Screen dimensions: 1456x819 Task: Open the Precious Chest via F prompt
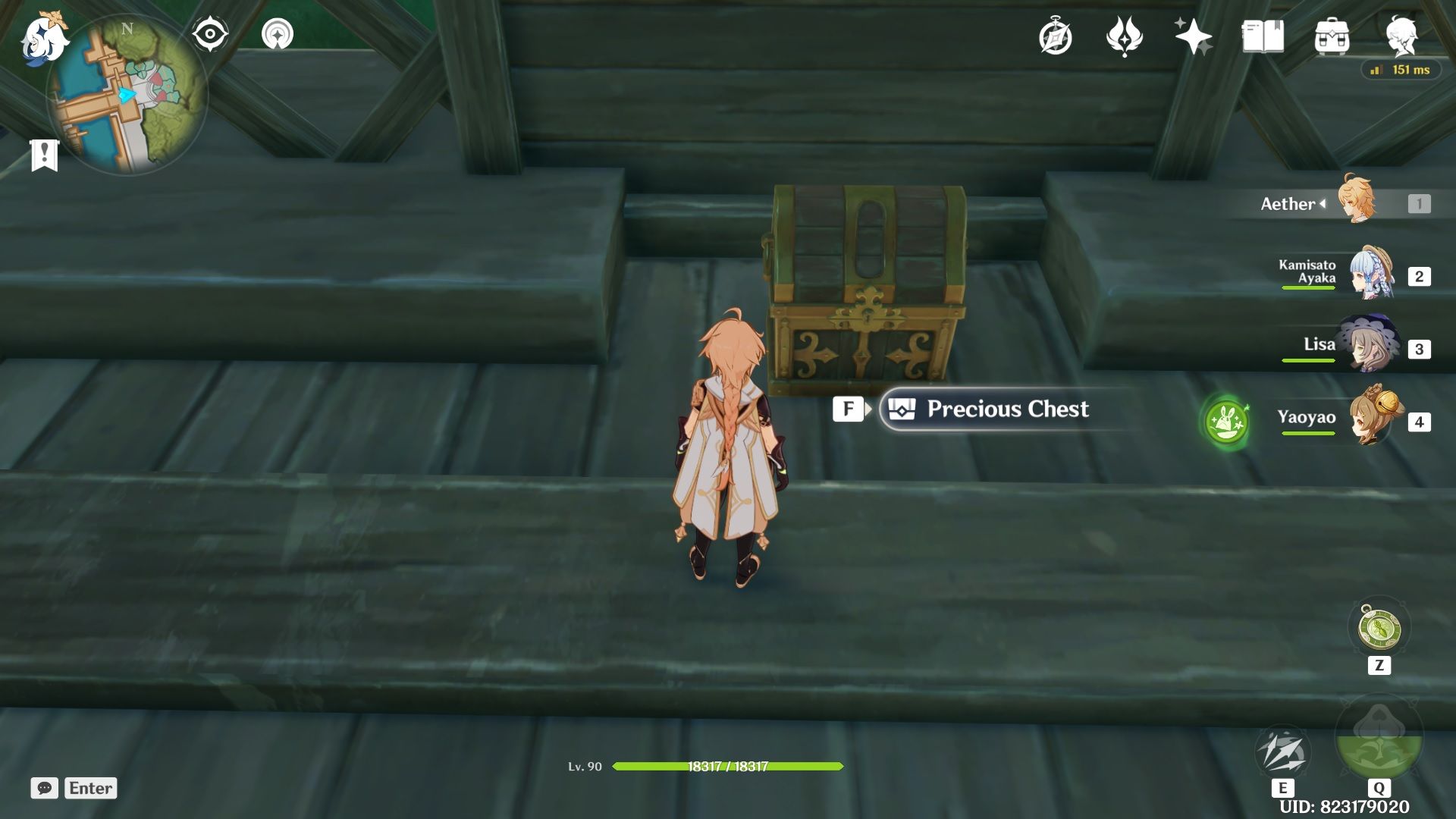coord(849,409)
